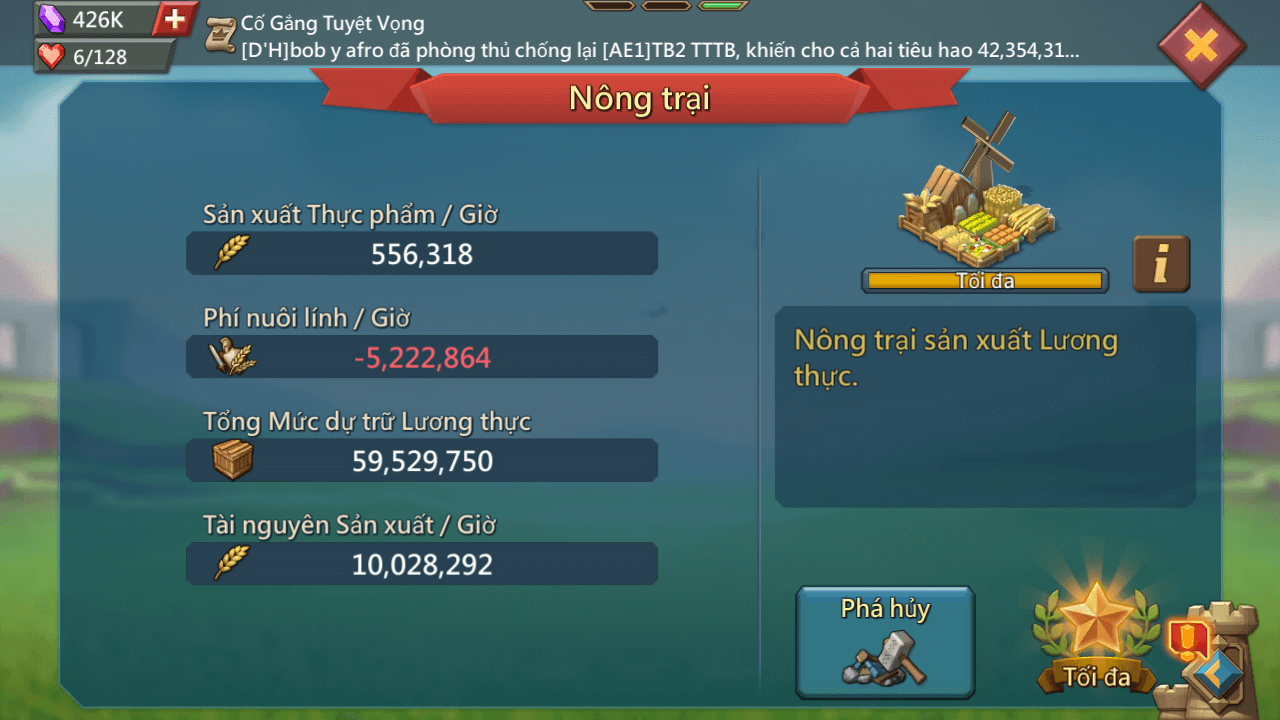
Task: Tap the windmill farm building image
Action: pos(978,190)
